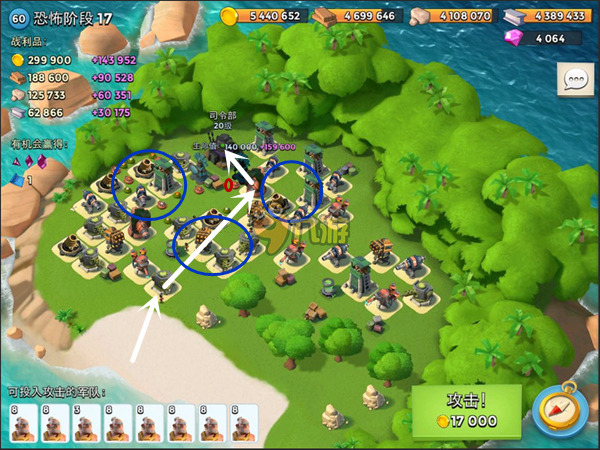Click the wood resource bar

[355, 16]
